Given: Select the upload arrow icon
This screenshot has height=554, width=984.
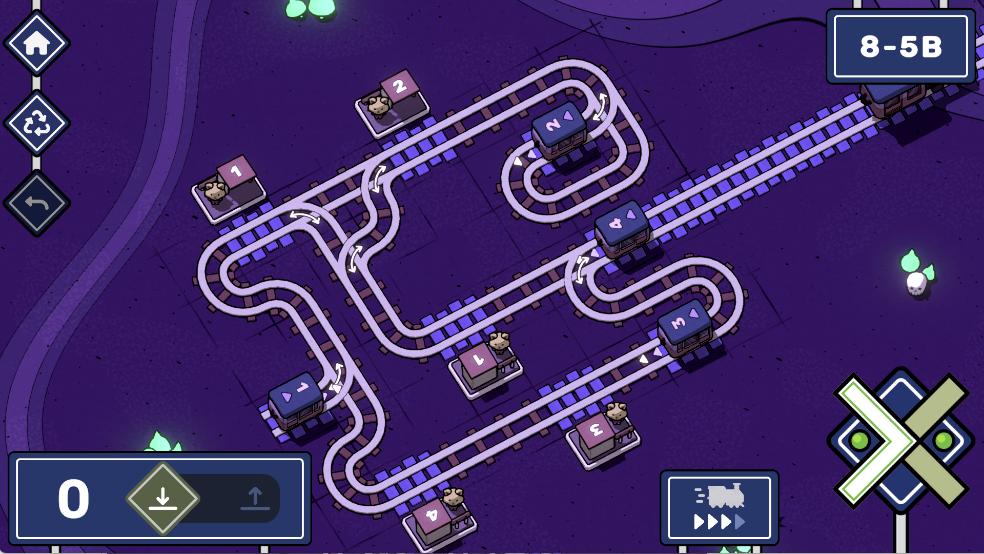Looking at the screenshot, I should [x=255, y=498].
